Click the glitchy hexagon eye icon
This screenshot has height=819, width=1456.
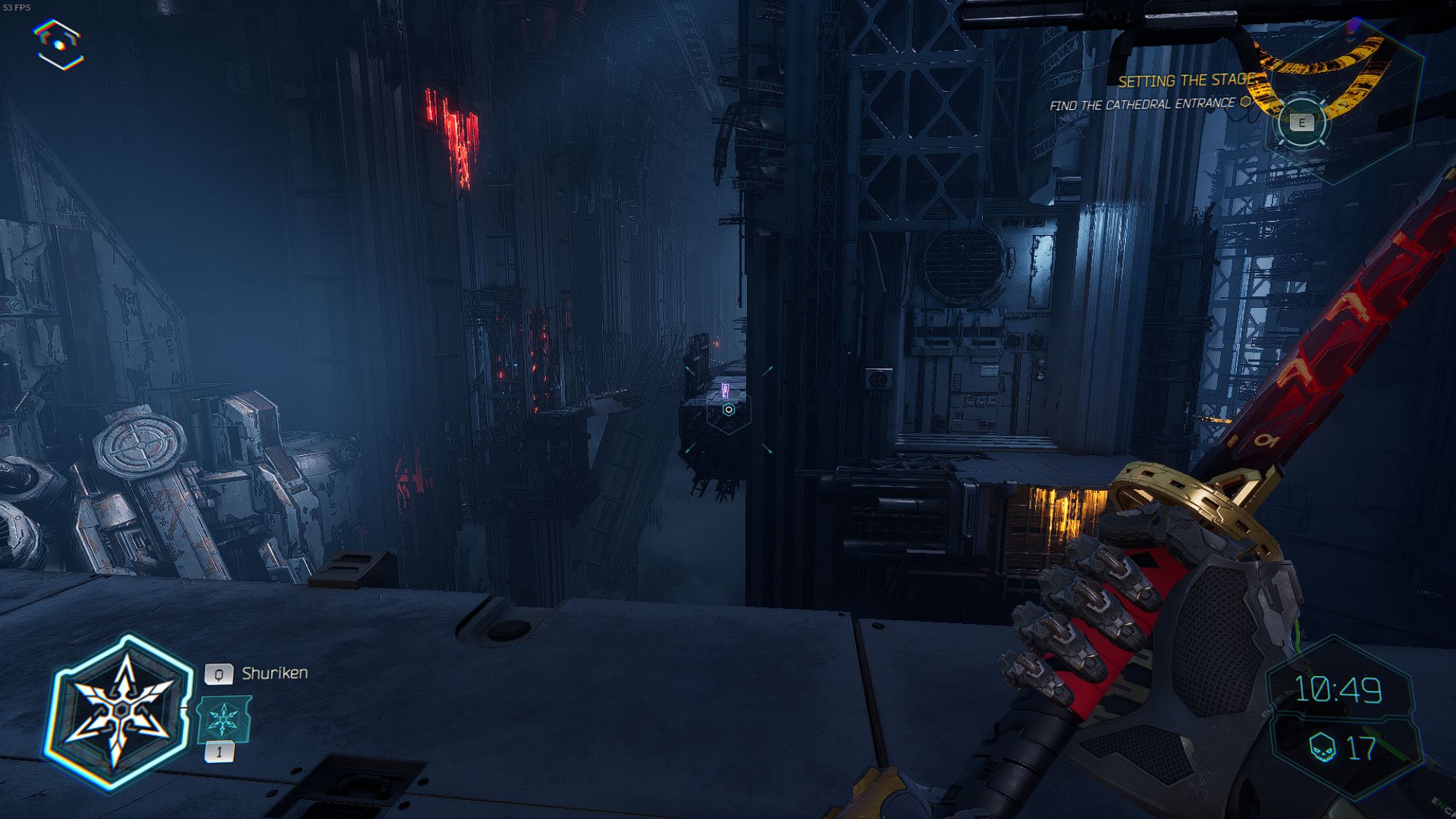59,45
